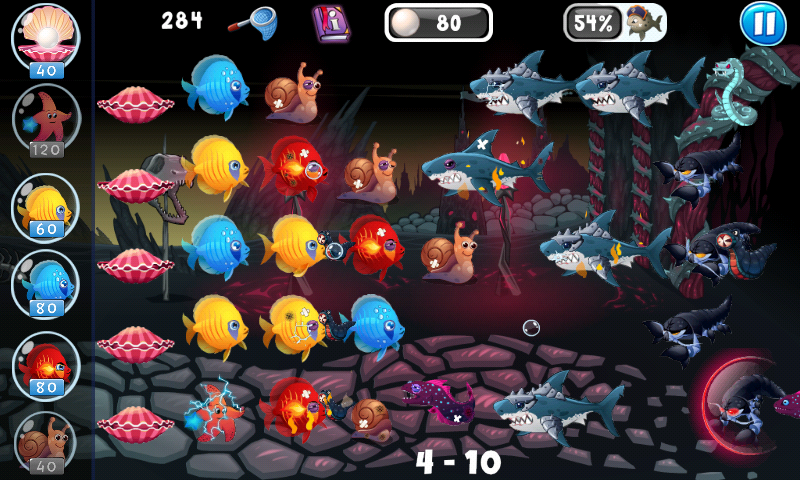Open the purple guide book
Viewport: 800px width, 480px height.
coord(330,21)
